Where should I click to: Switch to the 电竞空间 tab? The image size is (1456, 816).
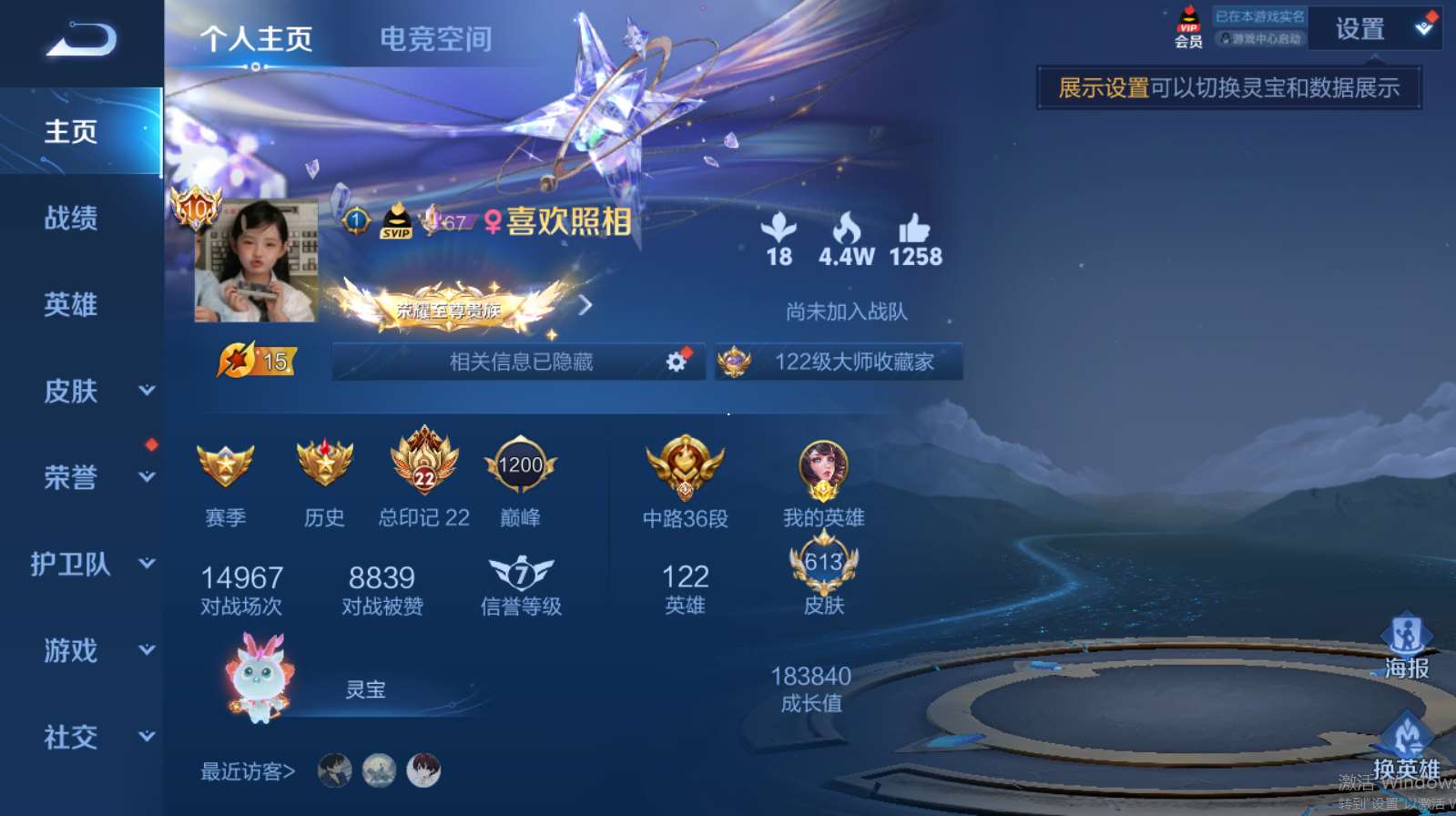(x=435, y=39)
